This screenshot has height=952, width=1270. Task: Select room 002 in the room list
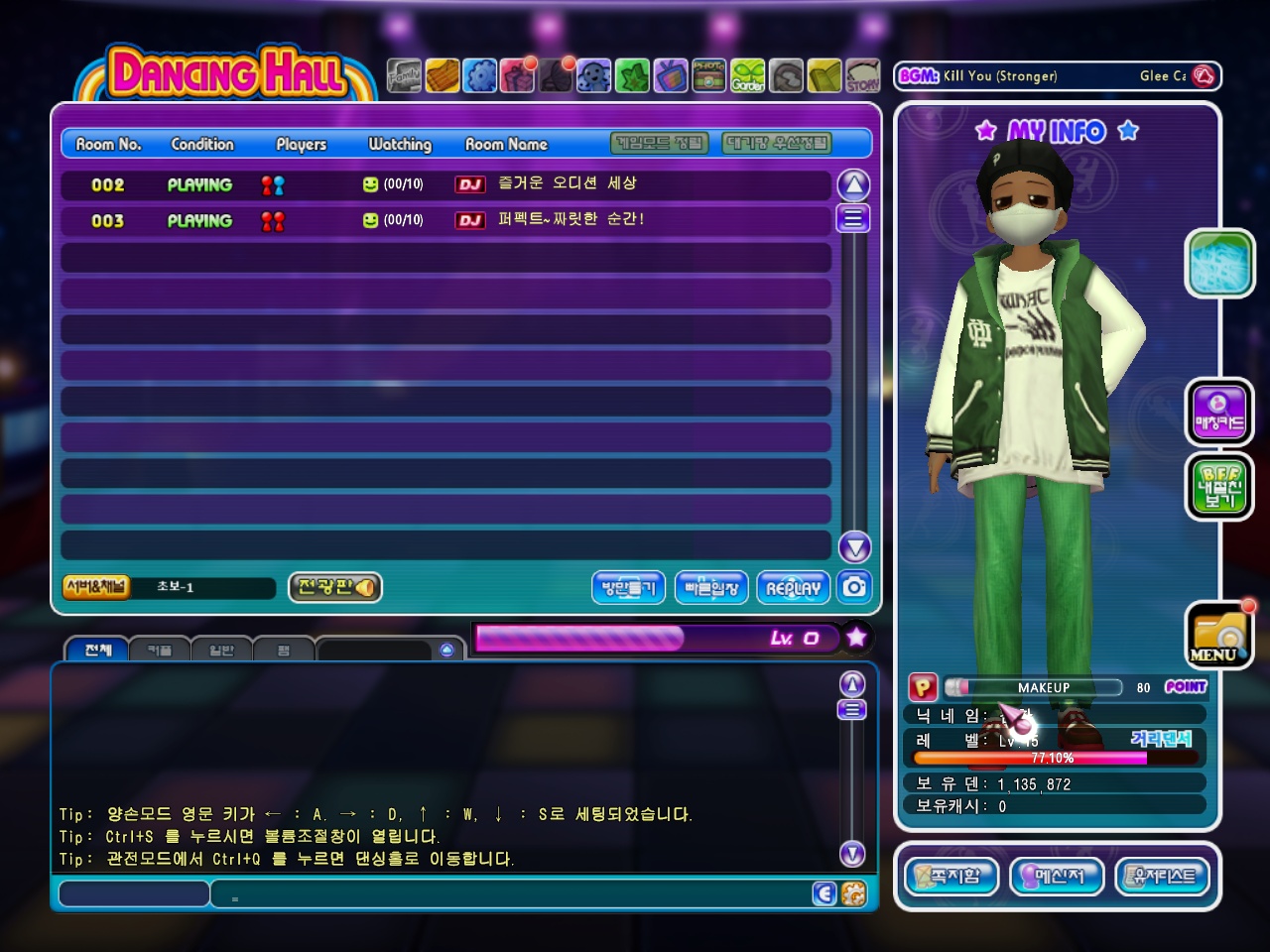coord(444,184)
